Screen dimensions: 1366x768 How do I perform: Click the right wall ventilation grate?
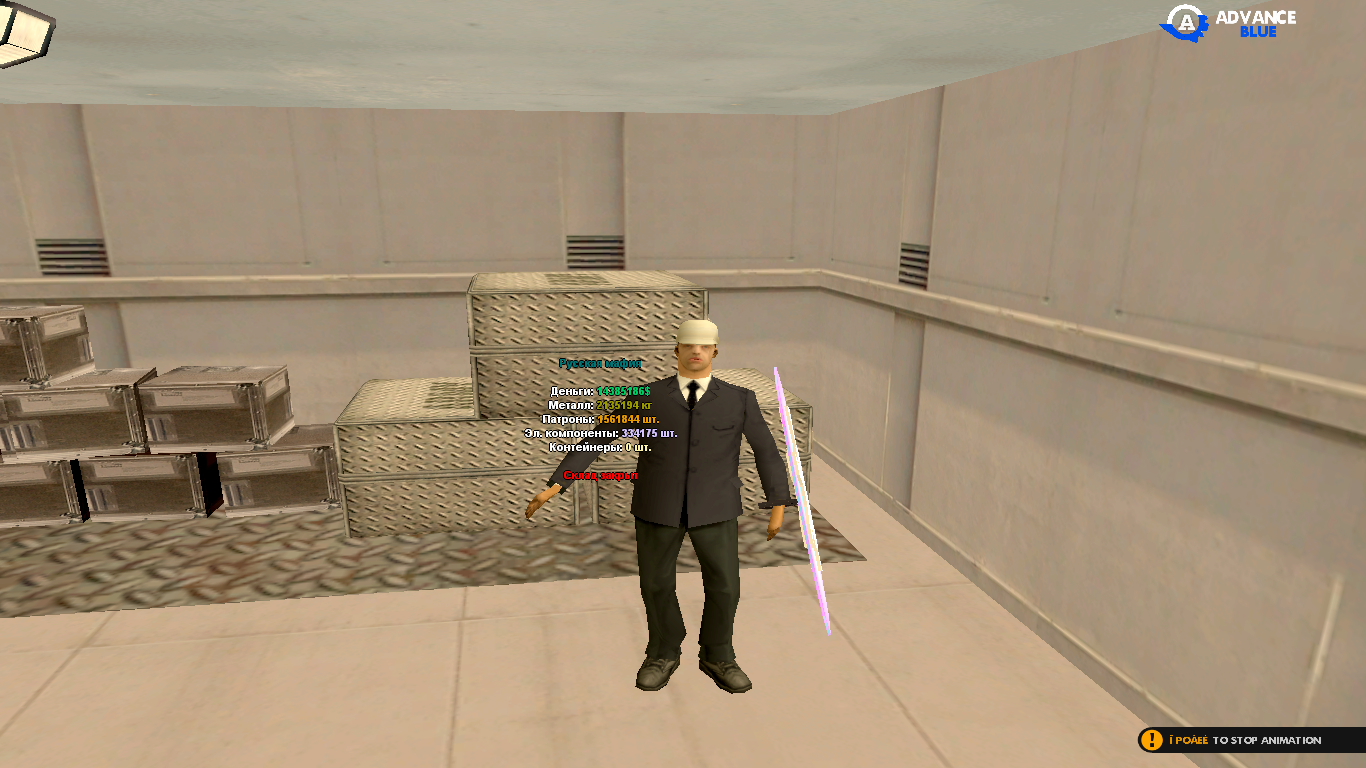click(915, 262)
